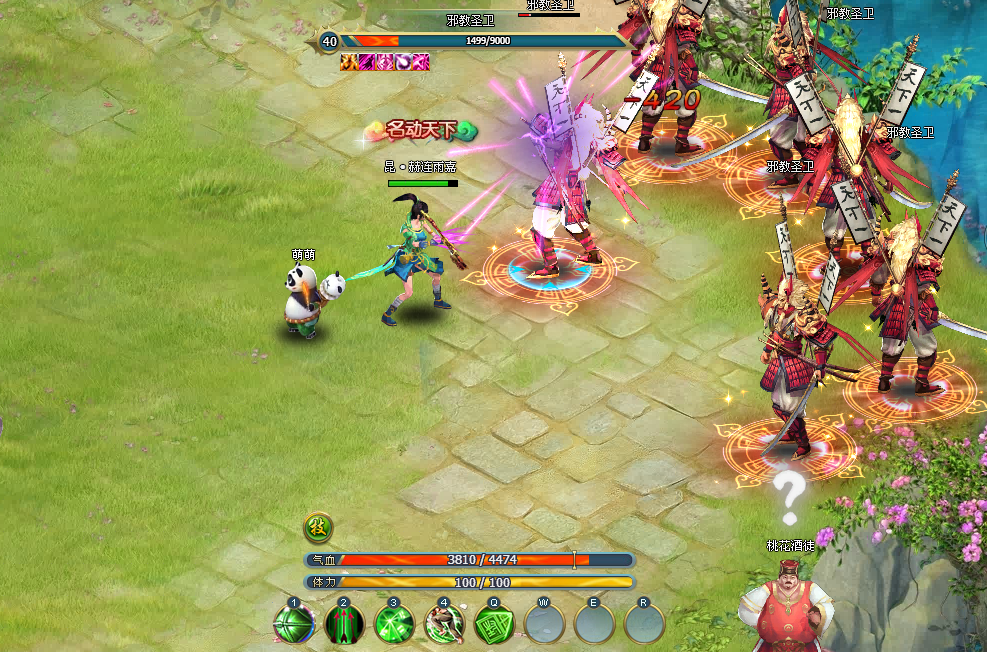Select the orange flame buff icon on the target frame
Viewport: 987px width, 652px height.
(x=349, y=62)
